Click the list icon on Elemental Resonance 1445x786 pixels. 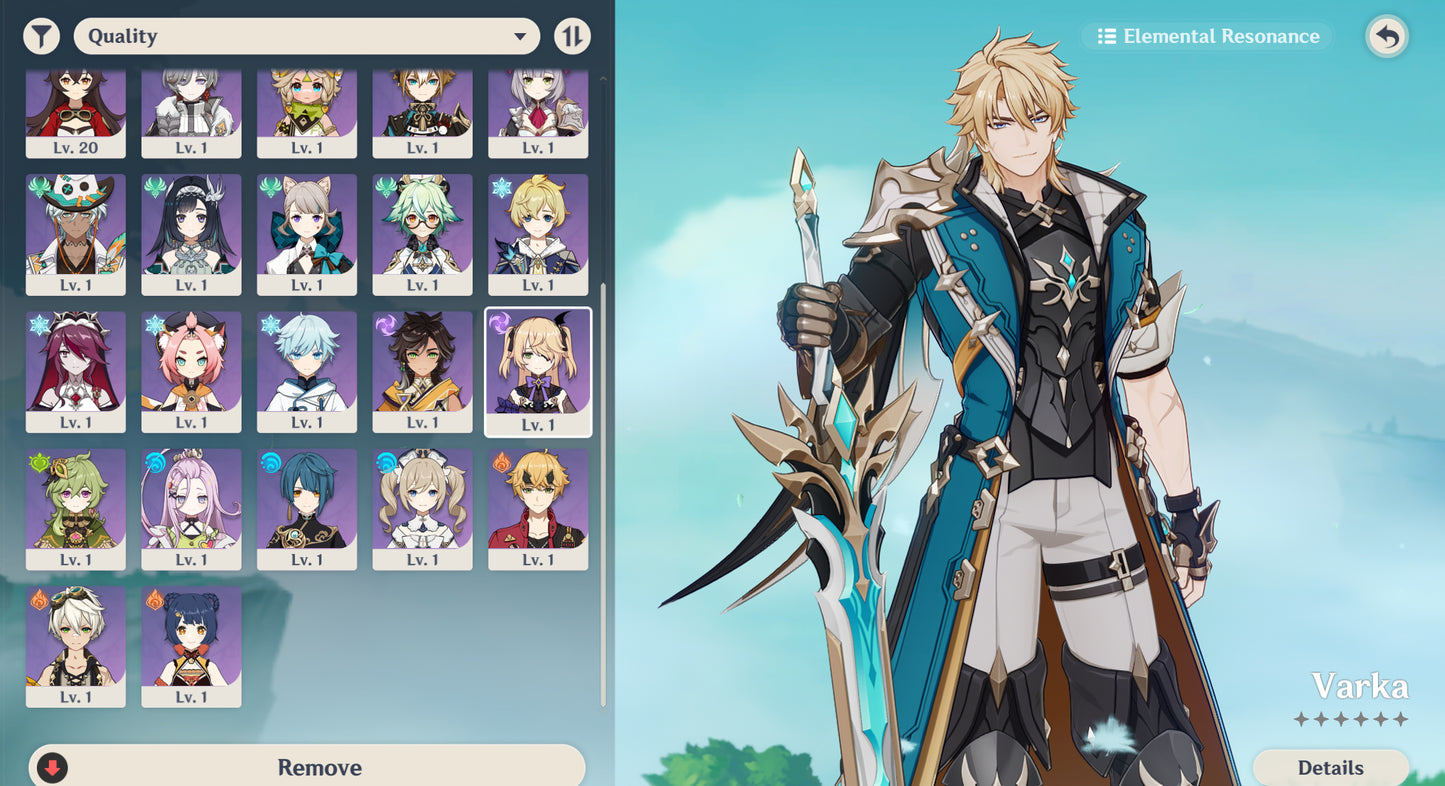point(1107,36)
